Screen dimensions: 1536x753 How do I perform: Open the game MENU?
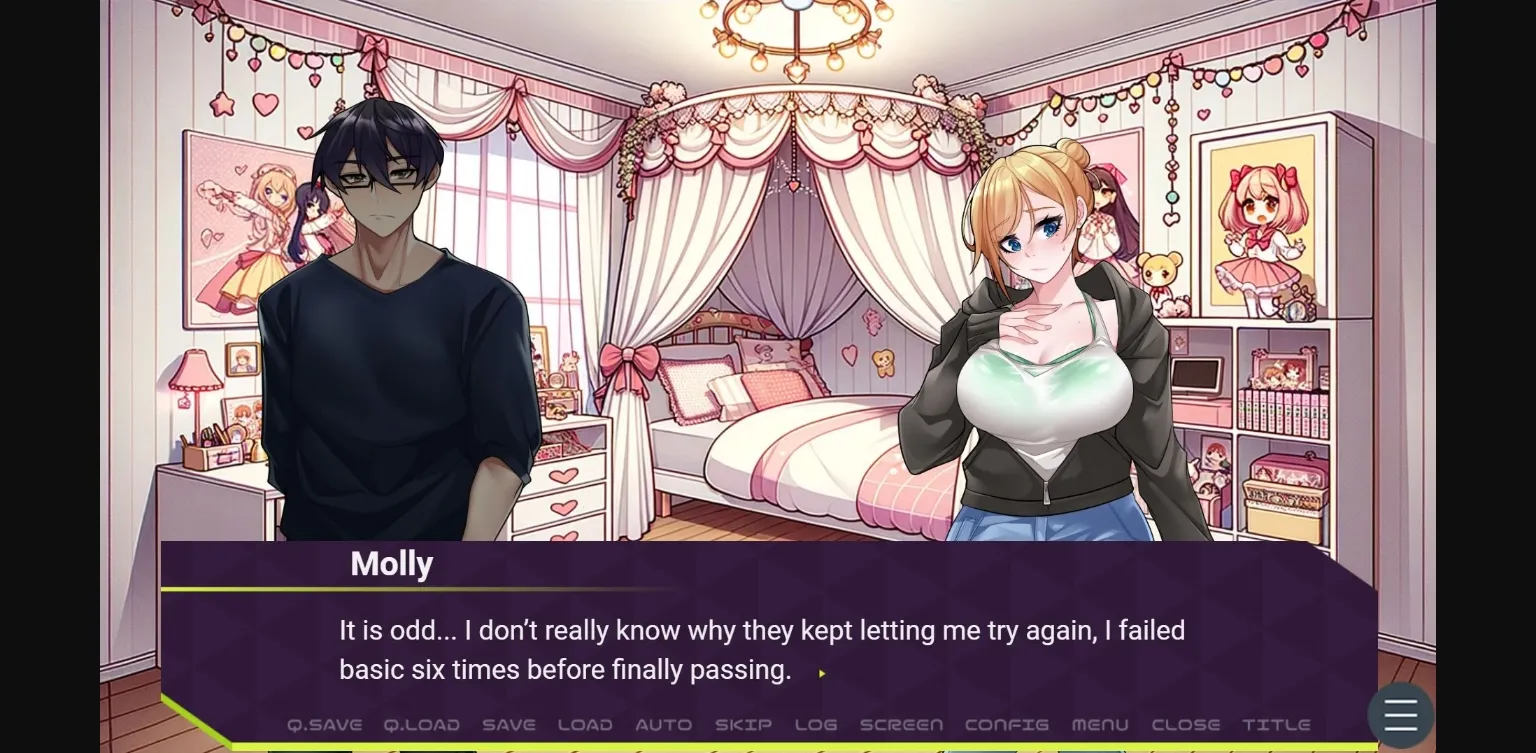[1100, 724]
